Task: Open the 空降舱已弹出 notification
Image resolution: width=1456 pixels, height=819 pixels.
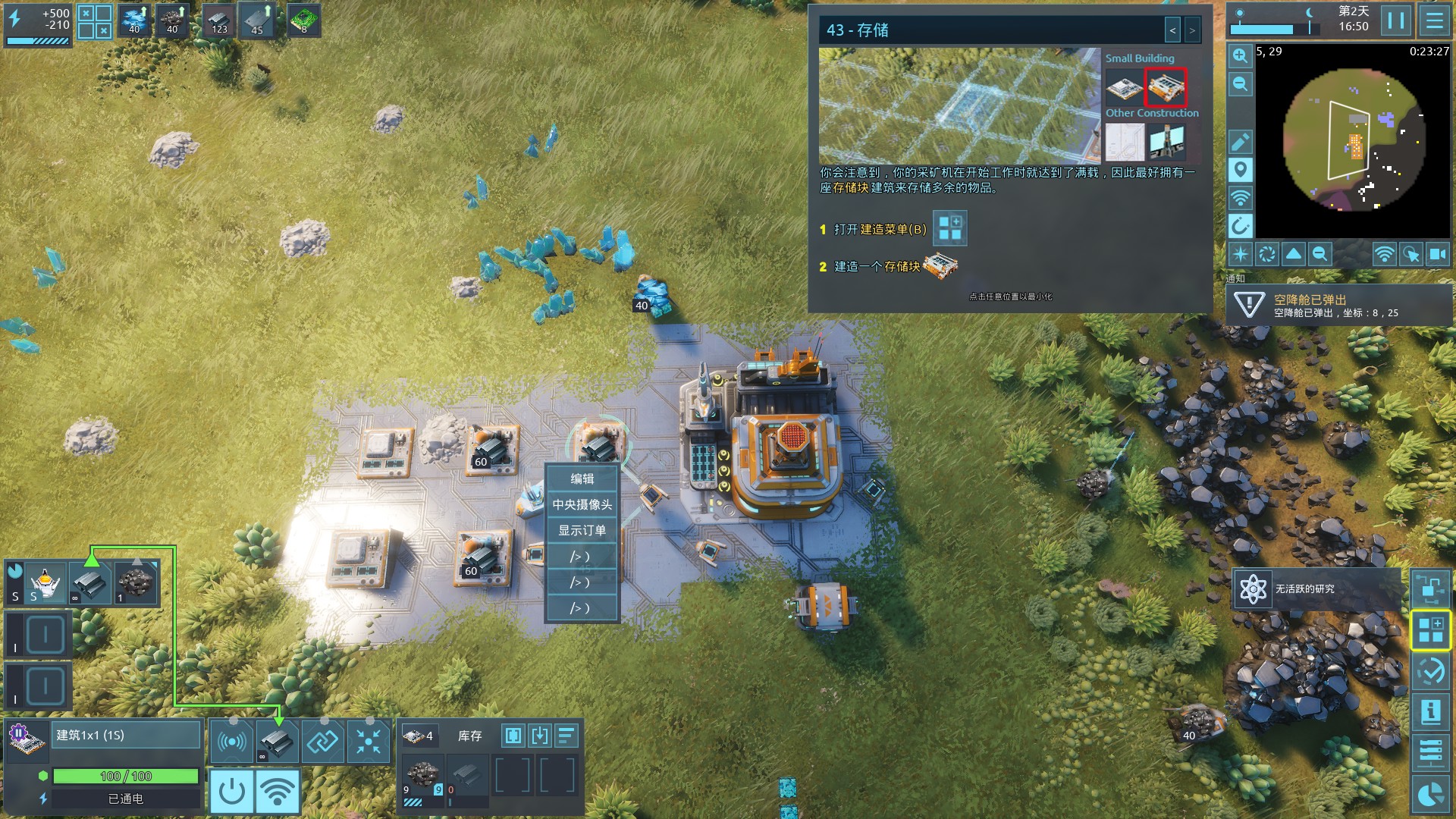Action: [1338, 305]
